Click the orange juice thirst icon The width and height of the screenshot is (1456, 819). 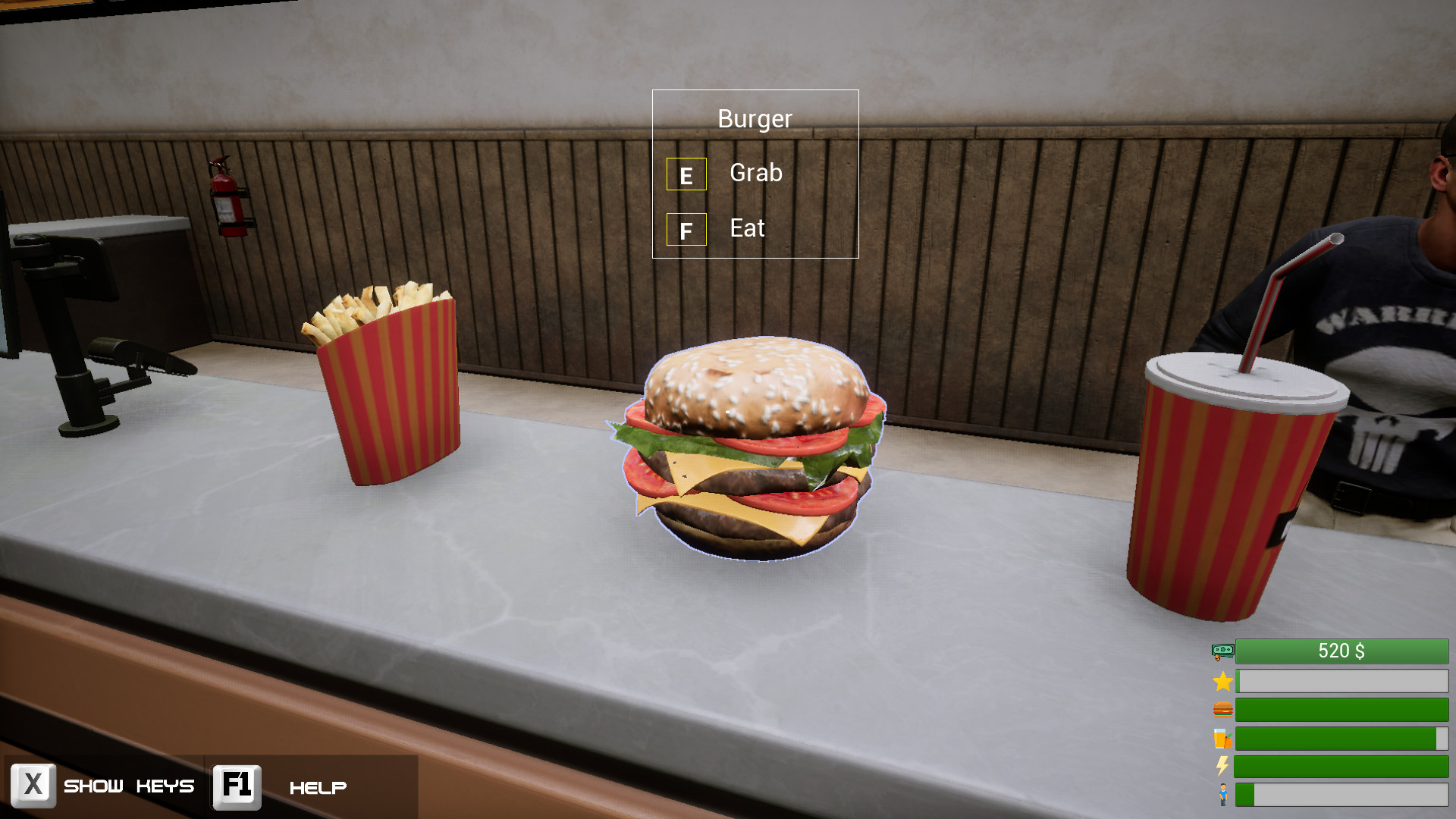click(1221, 739)
